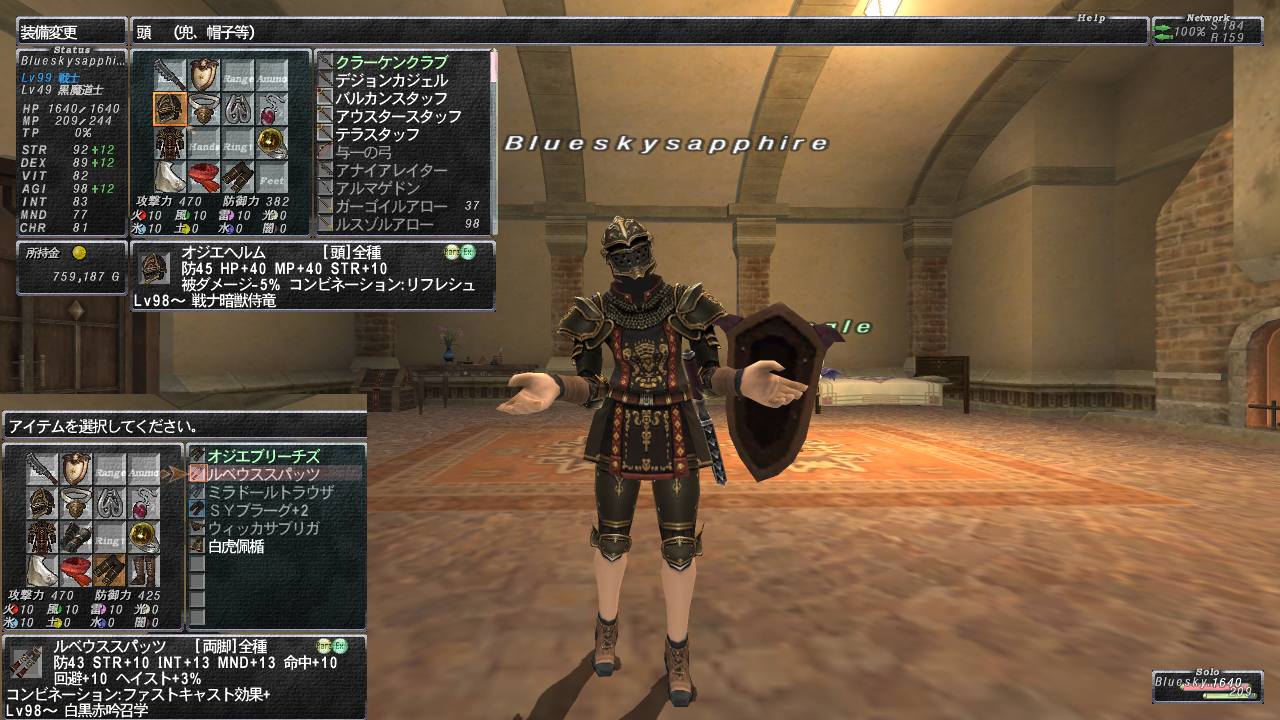Select ルベウススパッツ in the leg list

[263, 473]
